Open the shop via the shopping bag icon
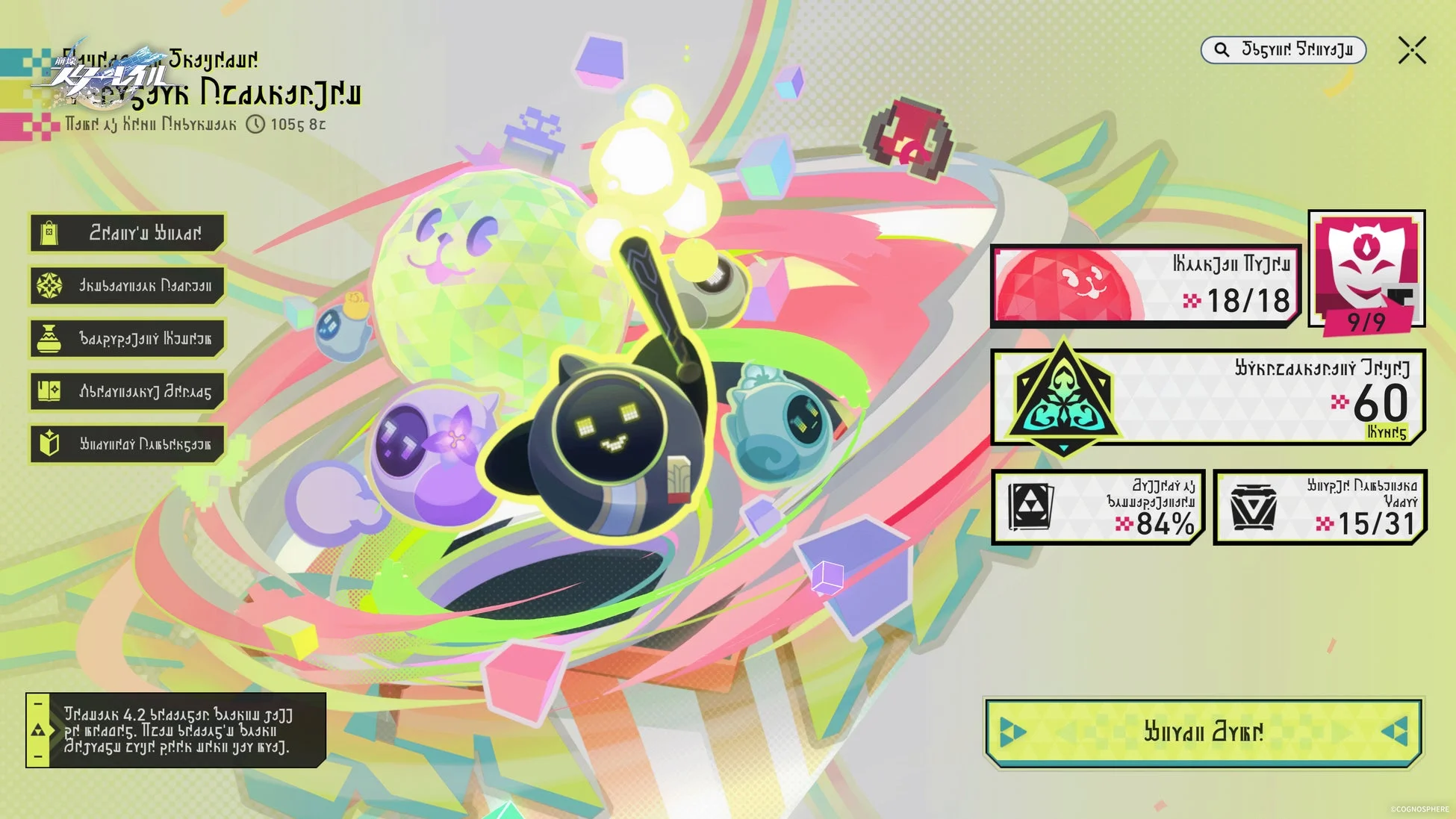The image size is (1456, 819). tap(49, 232)
